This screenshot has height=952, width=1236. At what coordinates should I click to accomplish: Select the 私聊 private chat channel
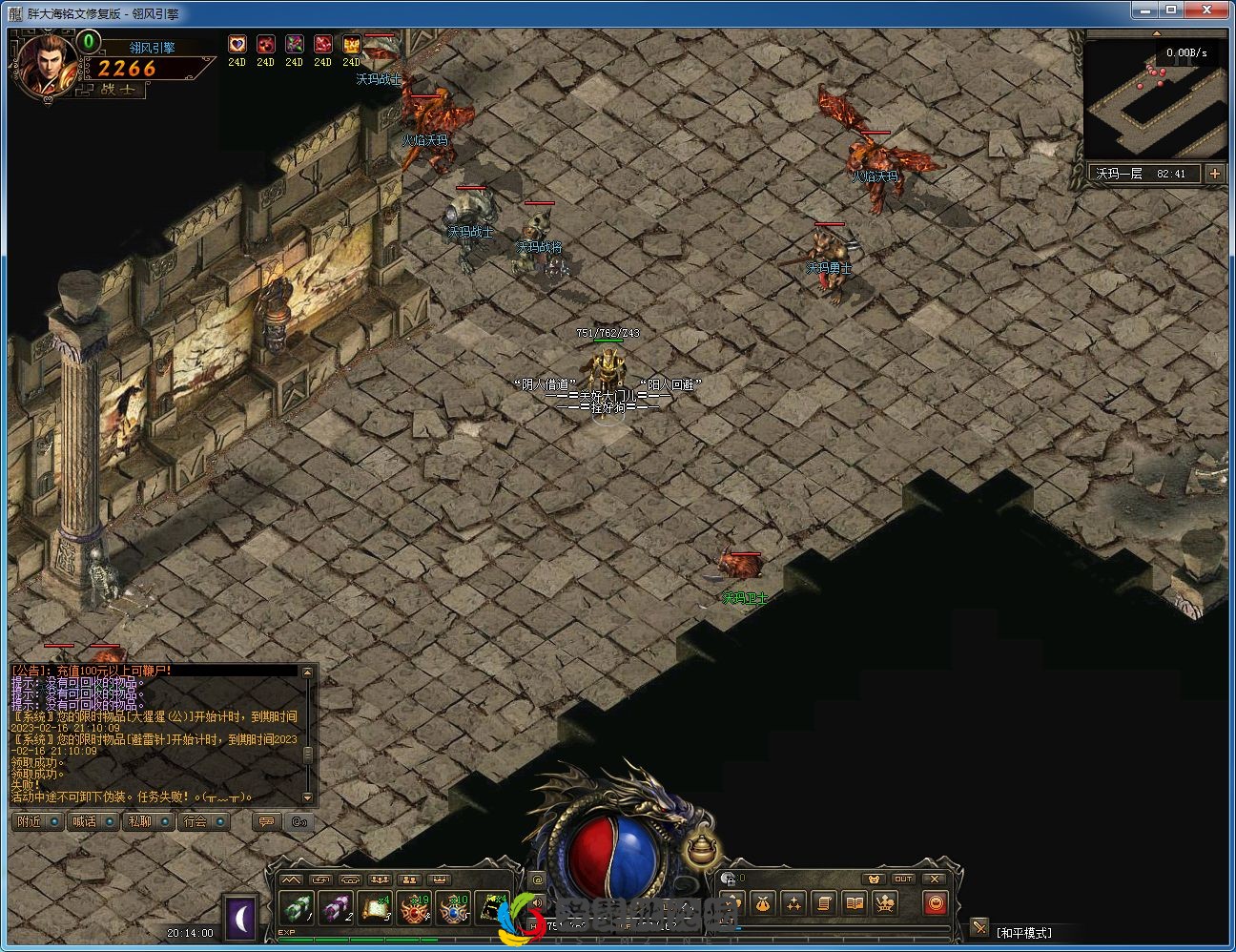(x=149, y=821)
